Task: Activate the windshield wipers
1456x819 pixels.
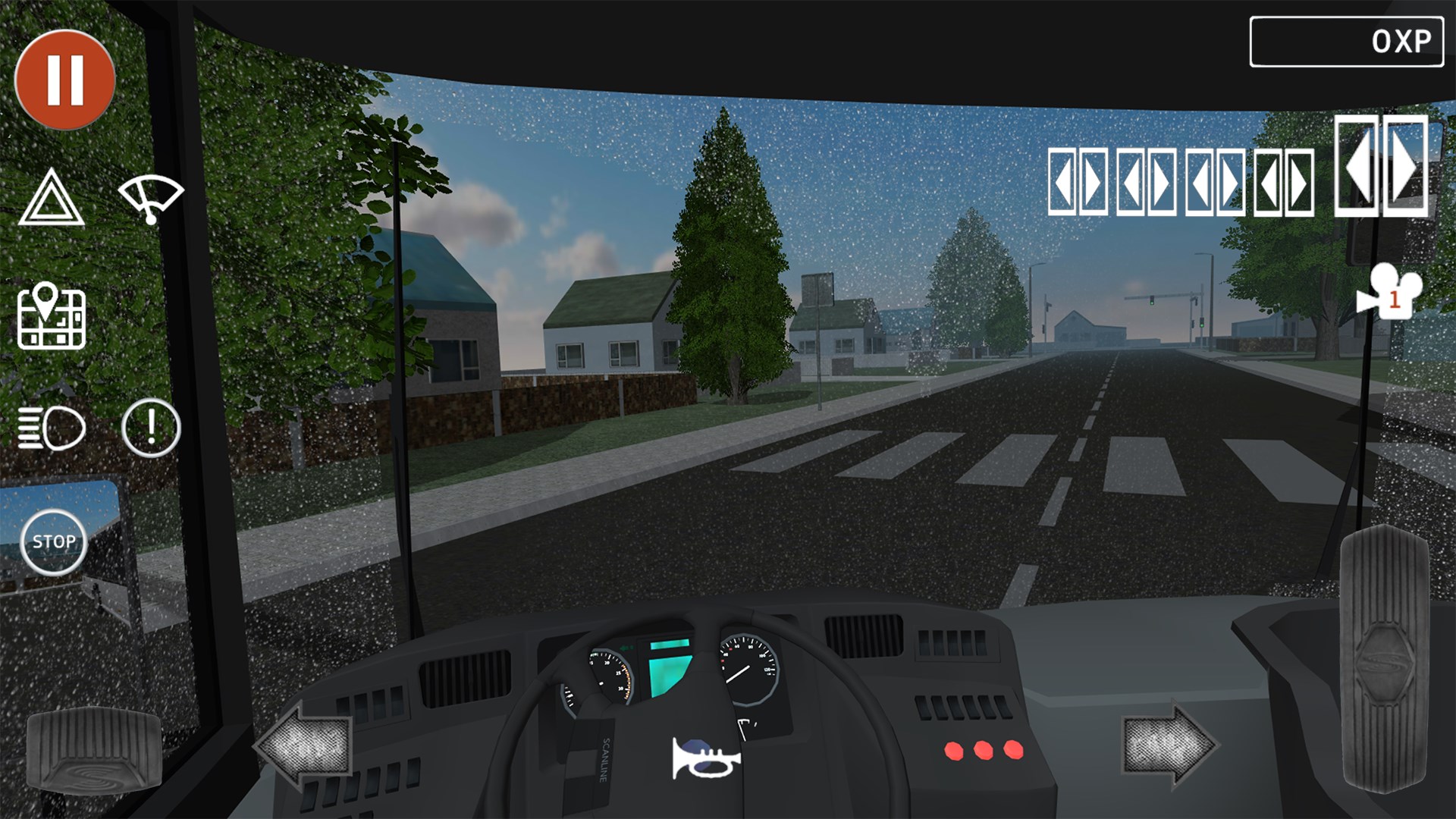Action: point(150,199)
